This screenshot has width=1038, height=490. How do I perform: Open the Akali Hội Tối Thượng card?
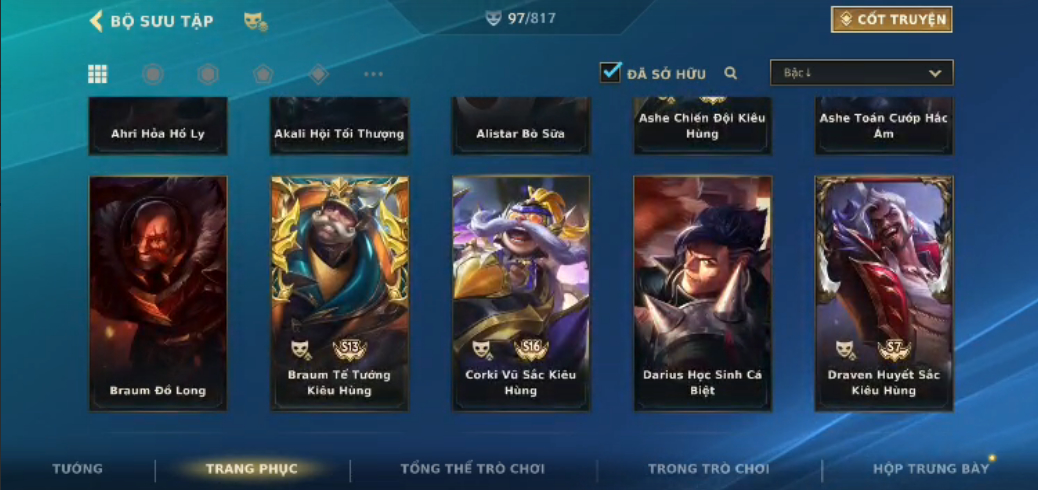340,130
